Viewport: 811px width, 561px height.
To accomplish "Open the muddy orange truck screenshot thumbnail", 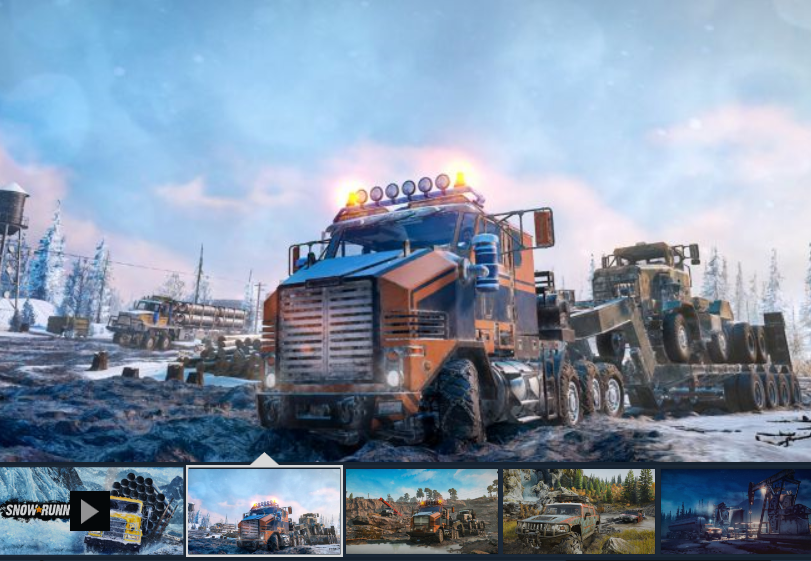I will [x=421, y=511].
